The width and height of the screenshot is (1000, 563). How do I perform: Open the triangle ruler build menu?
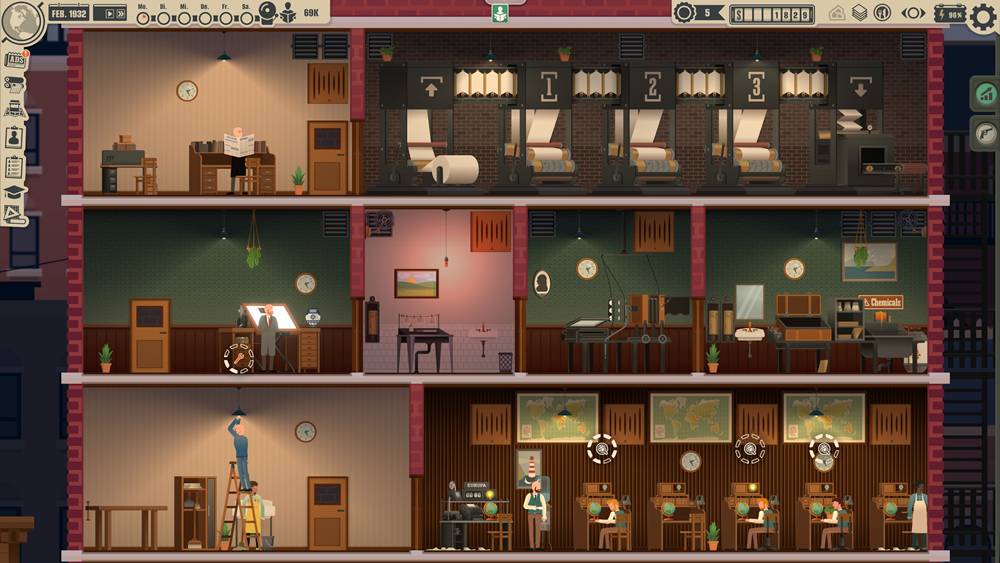(15, 215)
